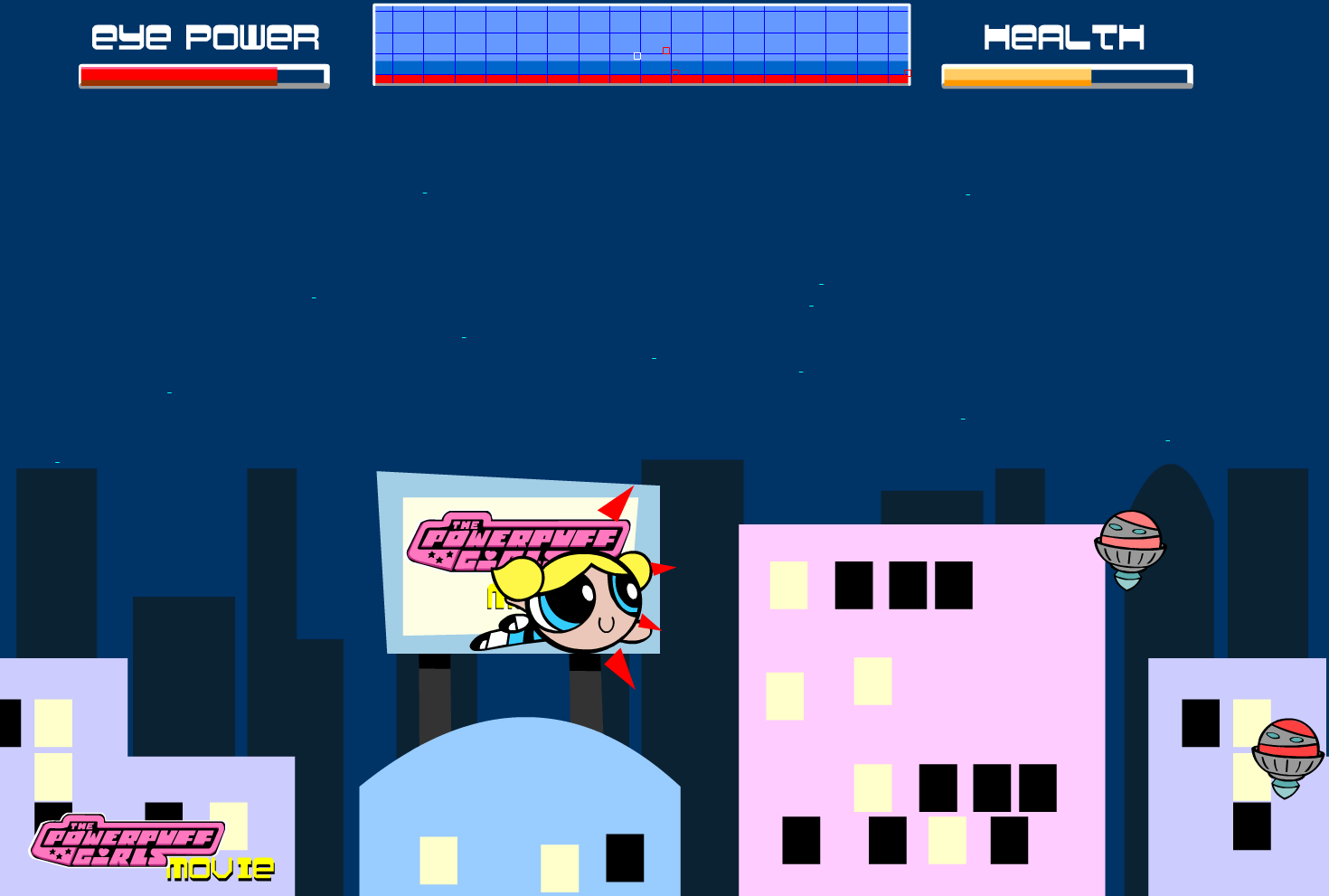Image resolution: width=1329 pixels, height=896 pixels.
Task: Click the billboard's left support post
Action: [434, 683]
